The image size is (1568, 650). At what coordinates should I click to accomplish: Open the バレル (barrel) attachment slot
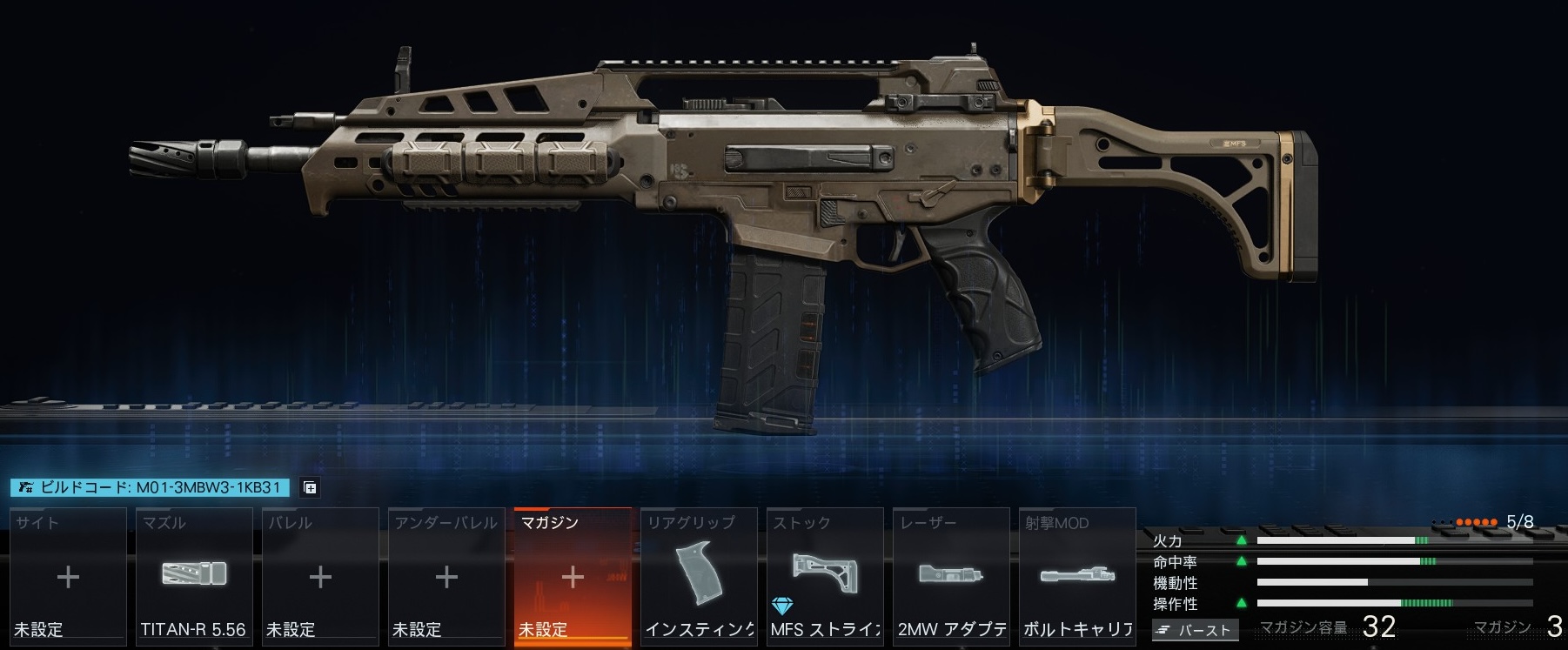(x=320, y=576)
